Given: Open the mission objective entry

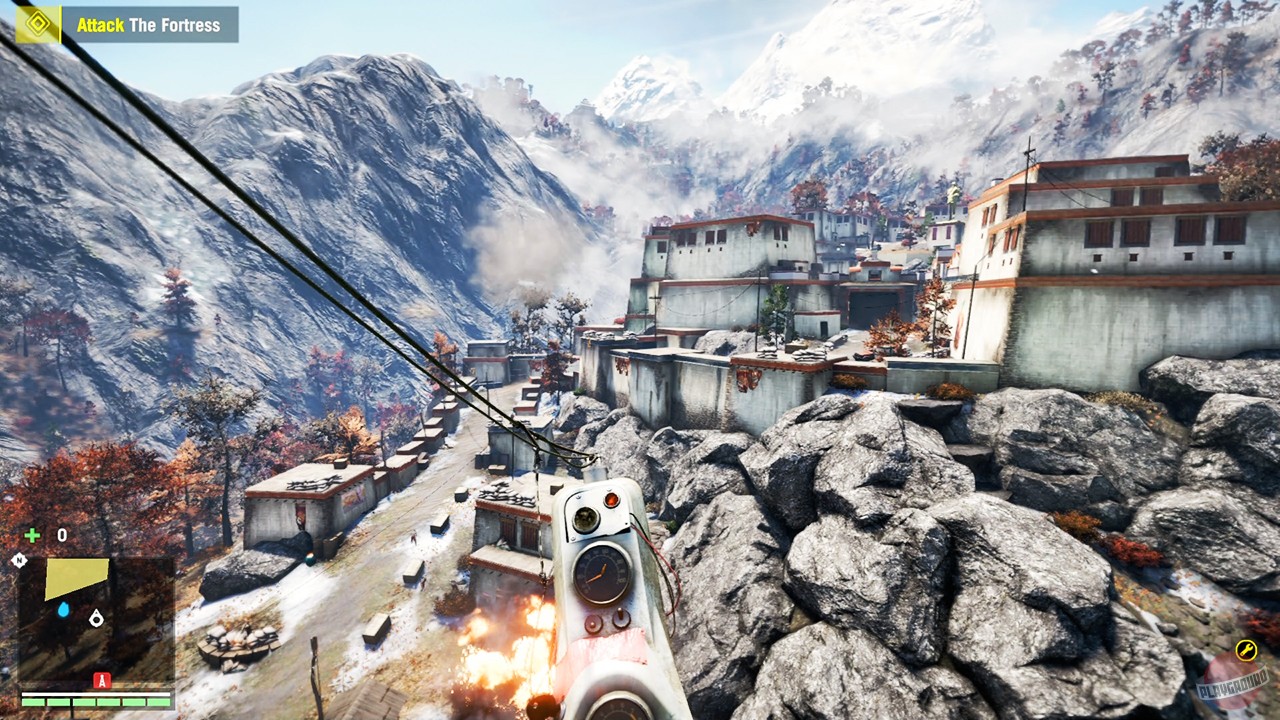Looking at the screenshot, I should [x=150, y=25].
